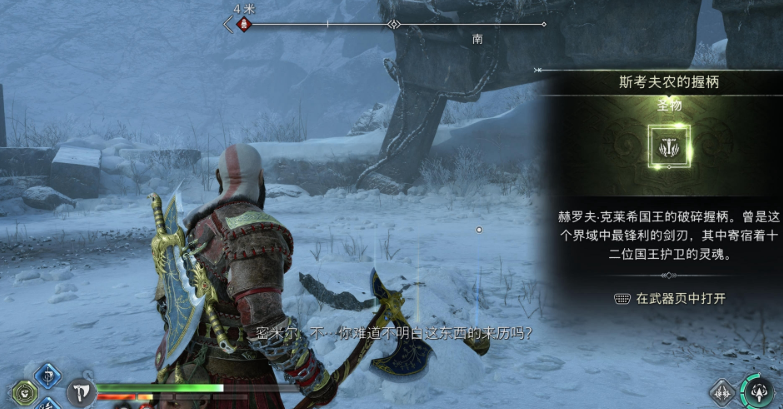Activate the upper blue diamond runic icon
This screenshot has height=409, width=783.
tap(48, 376)
